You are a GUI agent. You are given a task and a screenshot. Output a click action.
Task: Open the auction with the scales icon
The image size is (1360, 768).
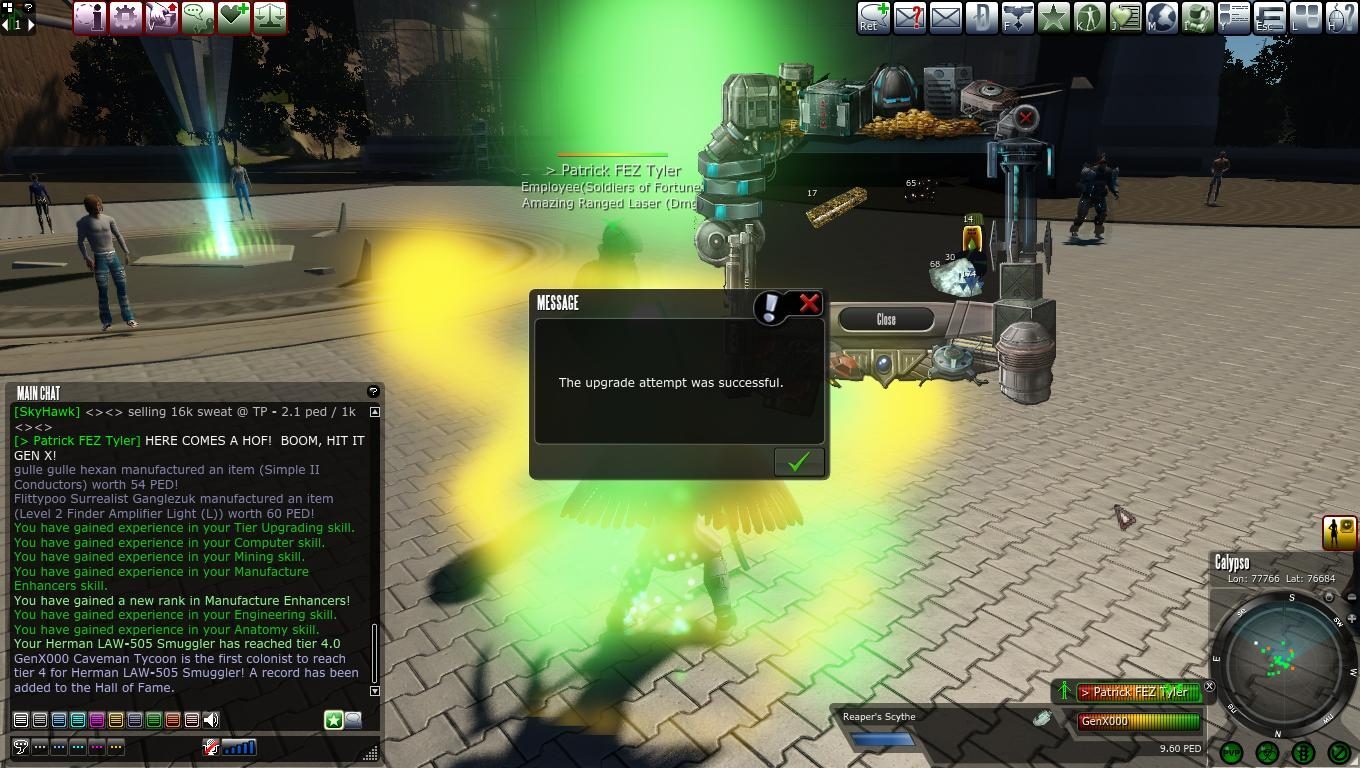point(270,17)
